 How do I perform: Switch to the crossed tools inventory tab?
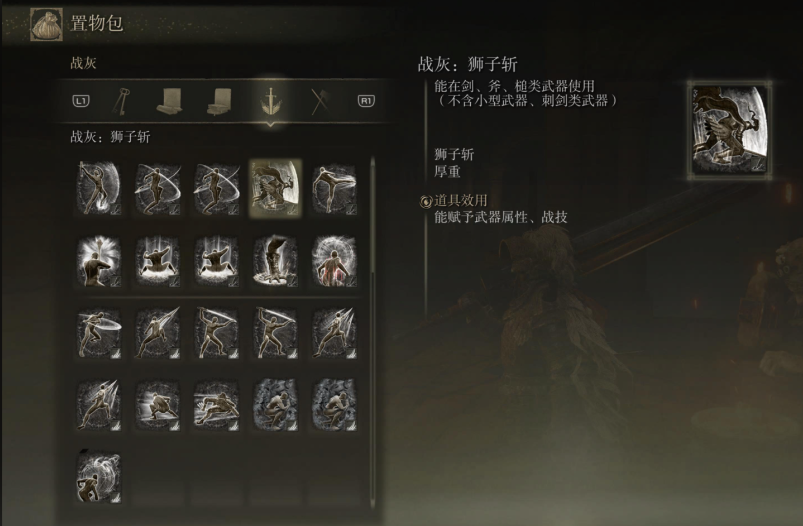coord(318,100)
